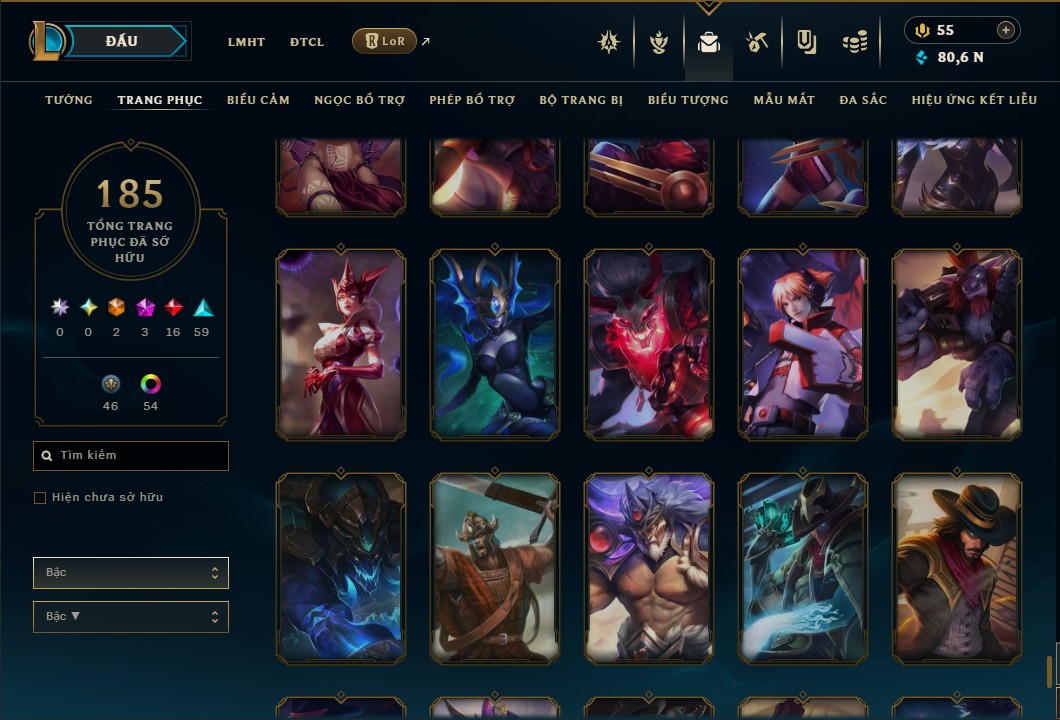Open the hammer loot crafting icon
Screen dimensions: 1060x720
pyautogui.click(x=757, y=42)
